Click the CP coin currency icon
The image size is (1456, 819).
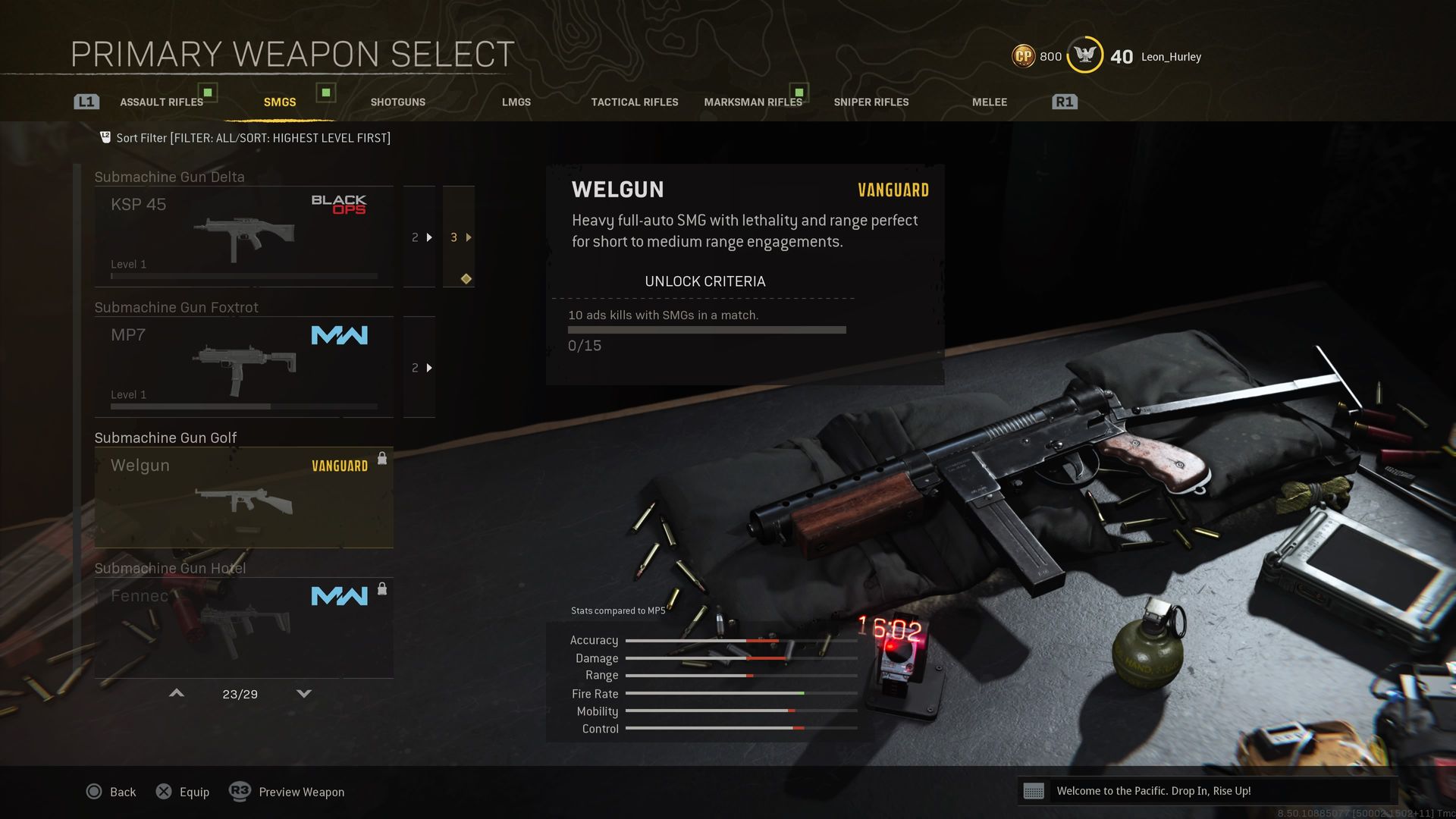coord(1023,55)
